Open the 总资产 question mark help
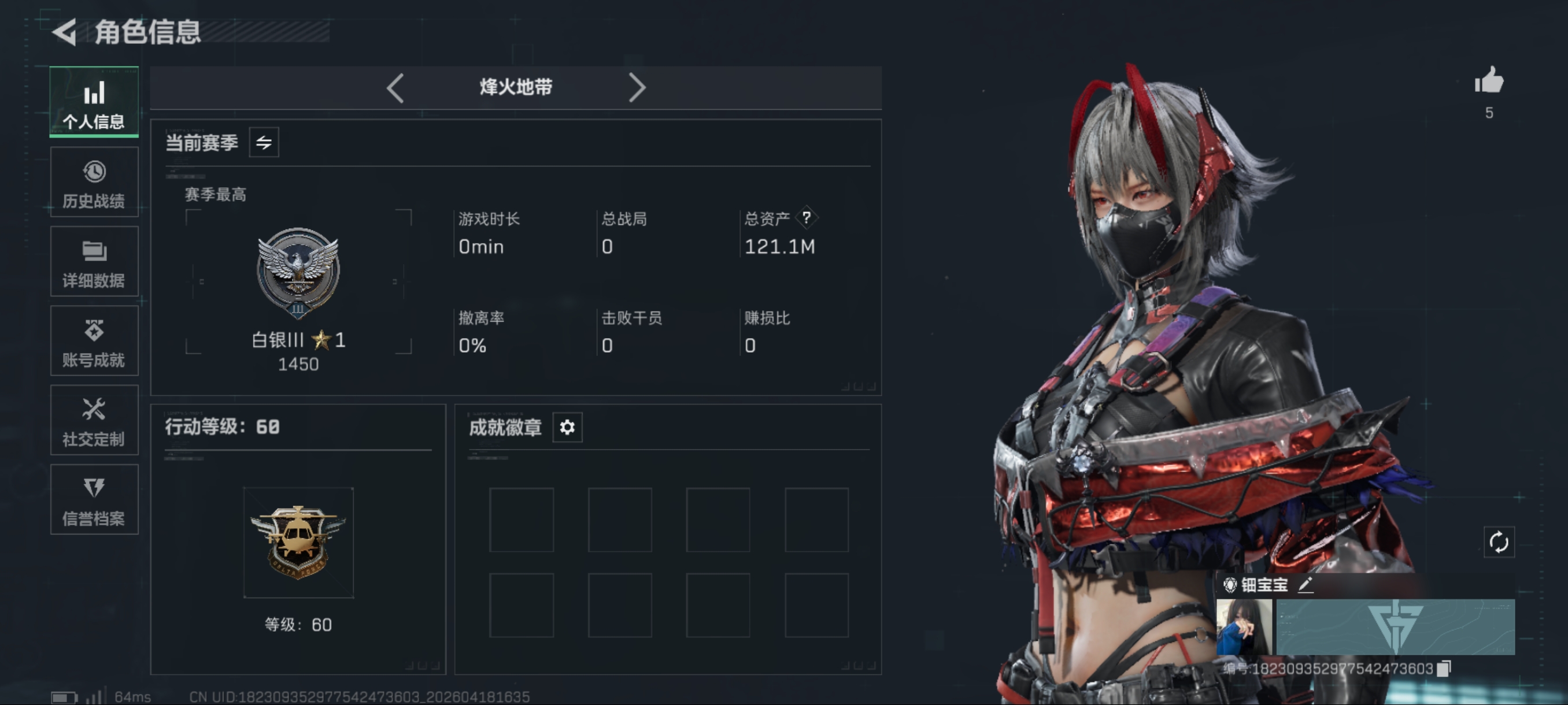Screen dimensions: 1568x705 tap(806, 218)
